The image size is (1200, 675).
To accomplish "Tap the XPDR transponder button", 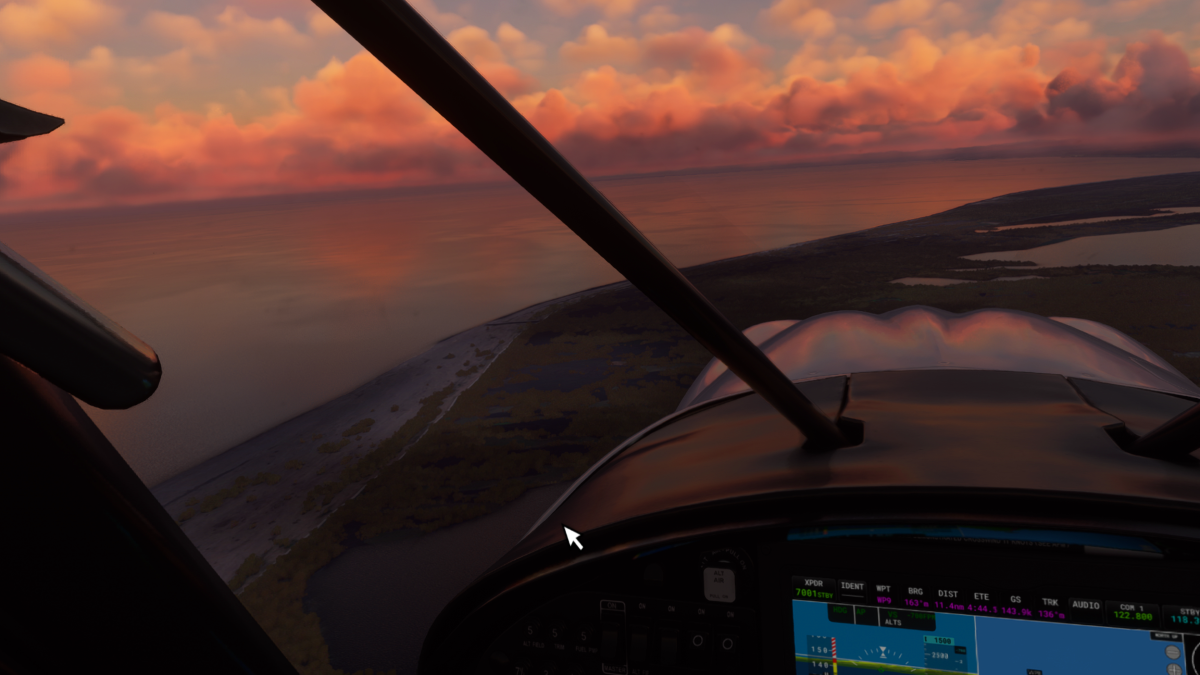I will 813,588.
